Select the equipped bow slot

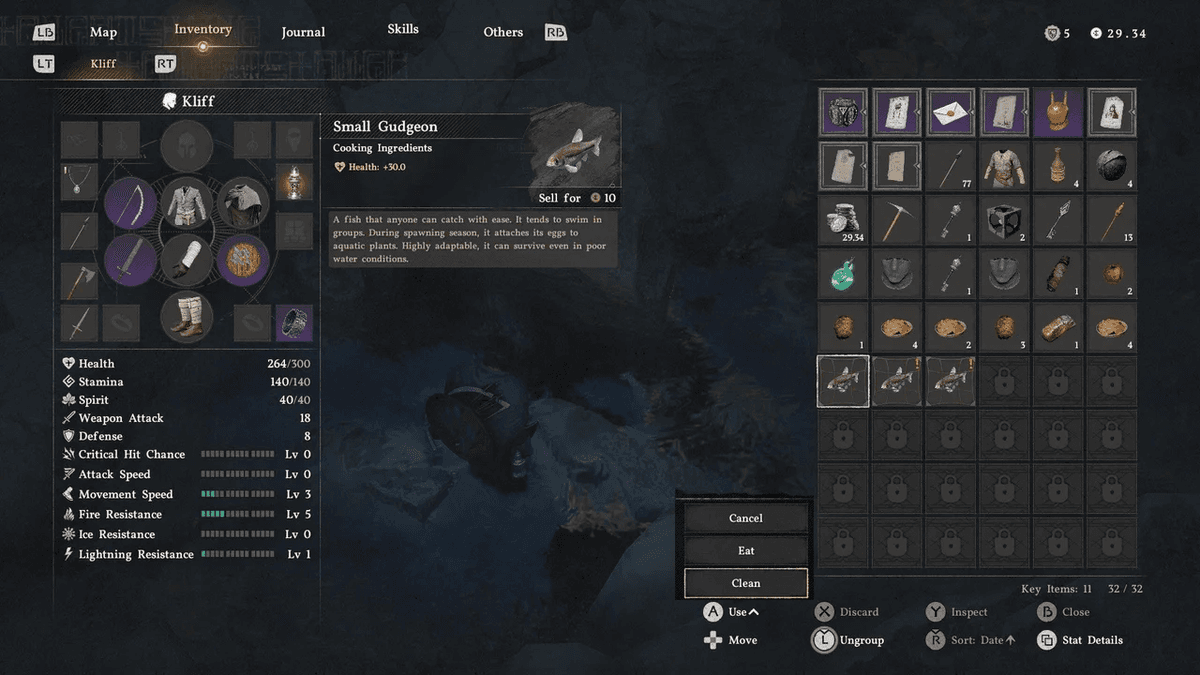(x=130, y=203)
